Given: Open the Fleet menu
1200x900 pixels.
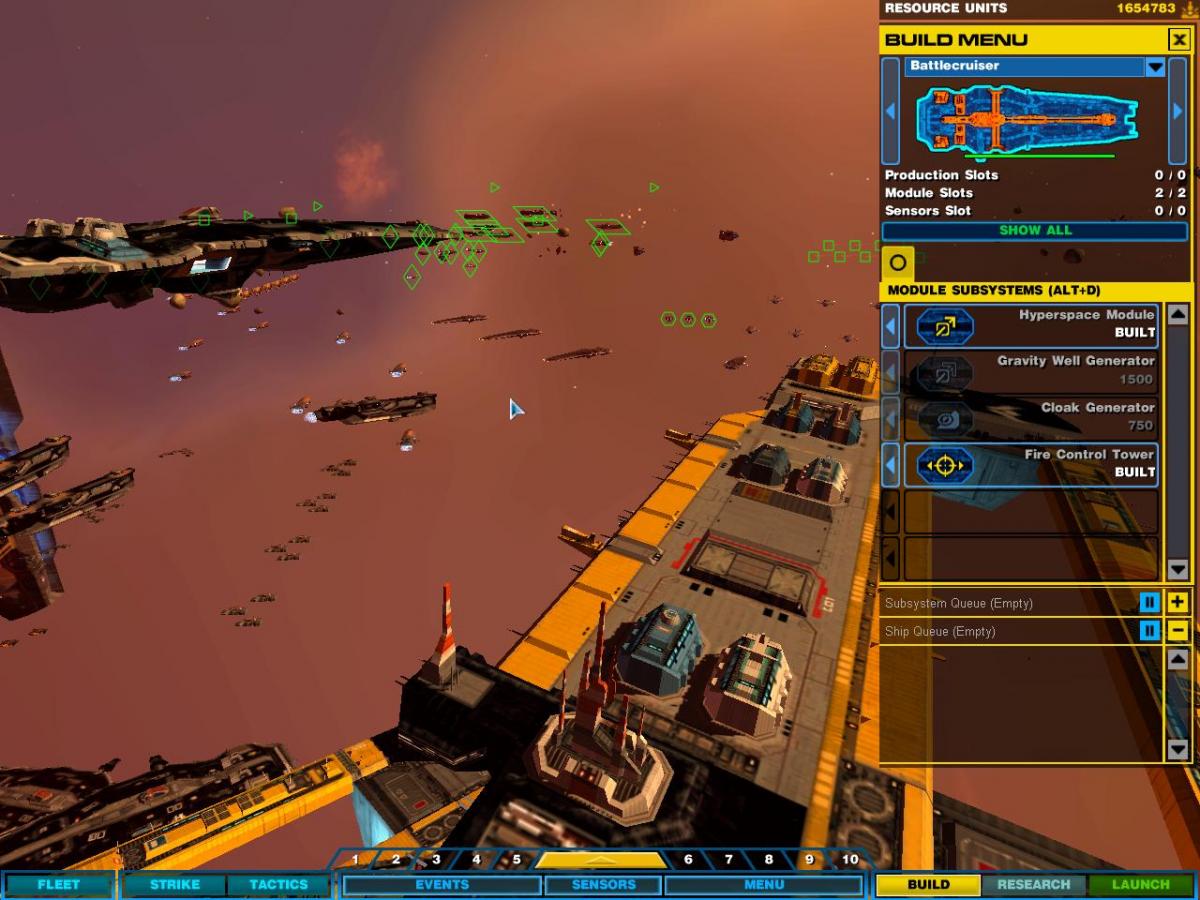Looking at the screenshot, I should 58,885.
